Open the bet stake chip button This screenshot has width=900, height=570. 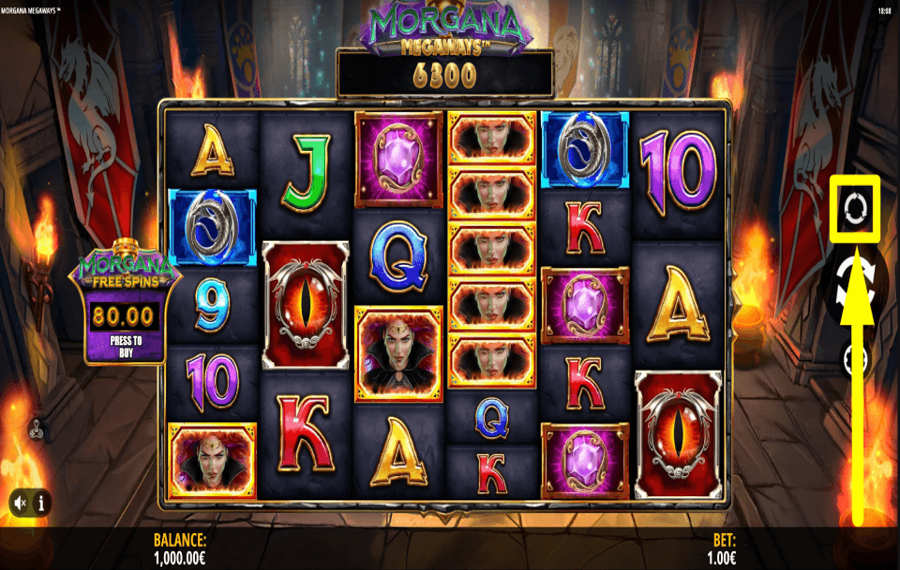(x=856, y=360)
